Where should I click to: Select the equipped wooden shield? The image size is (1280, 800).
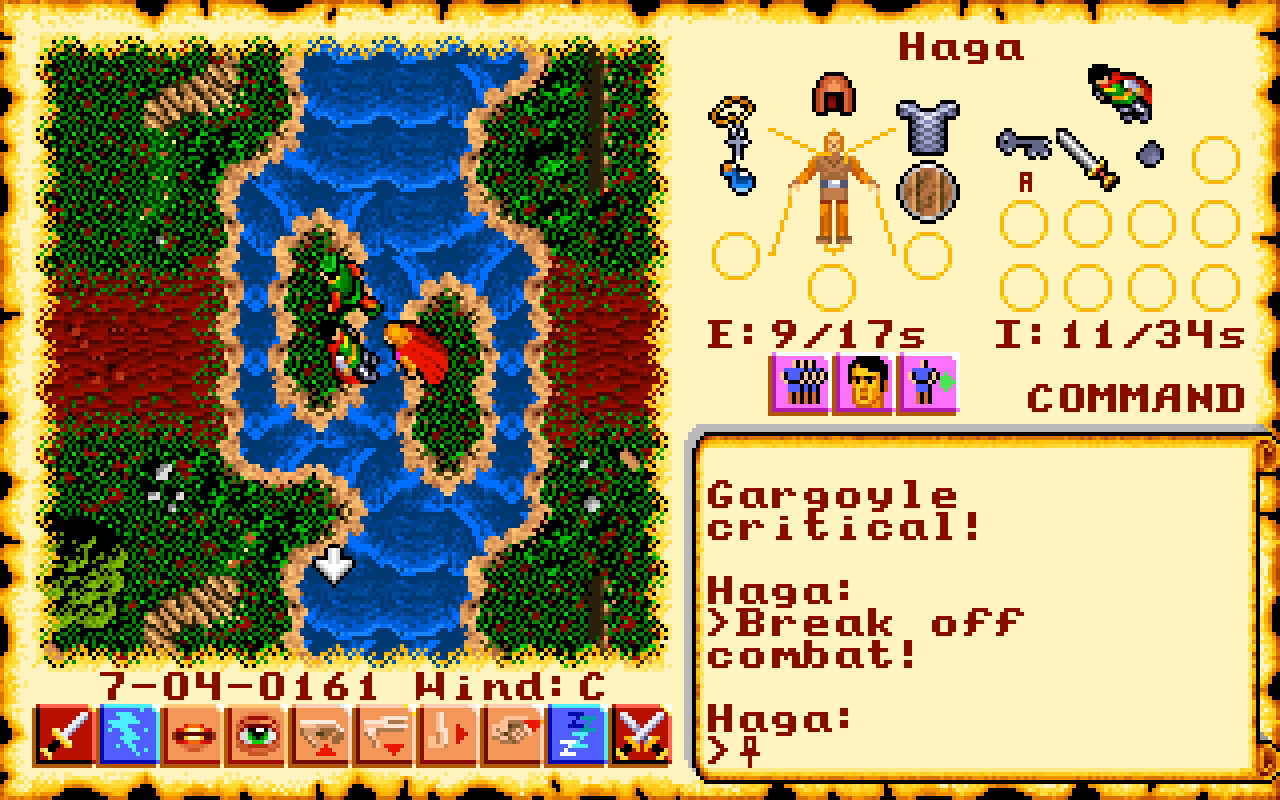click(x=927, y=191)
